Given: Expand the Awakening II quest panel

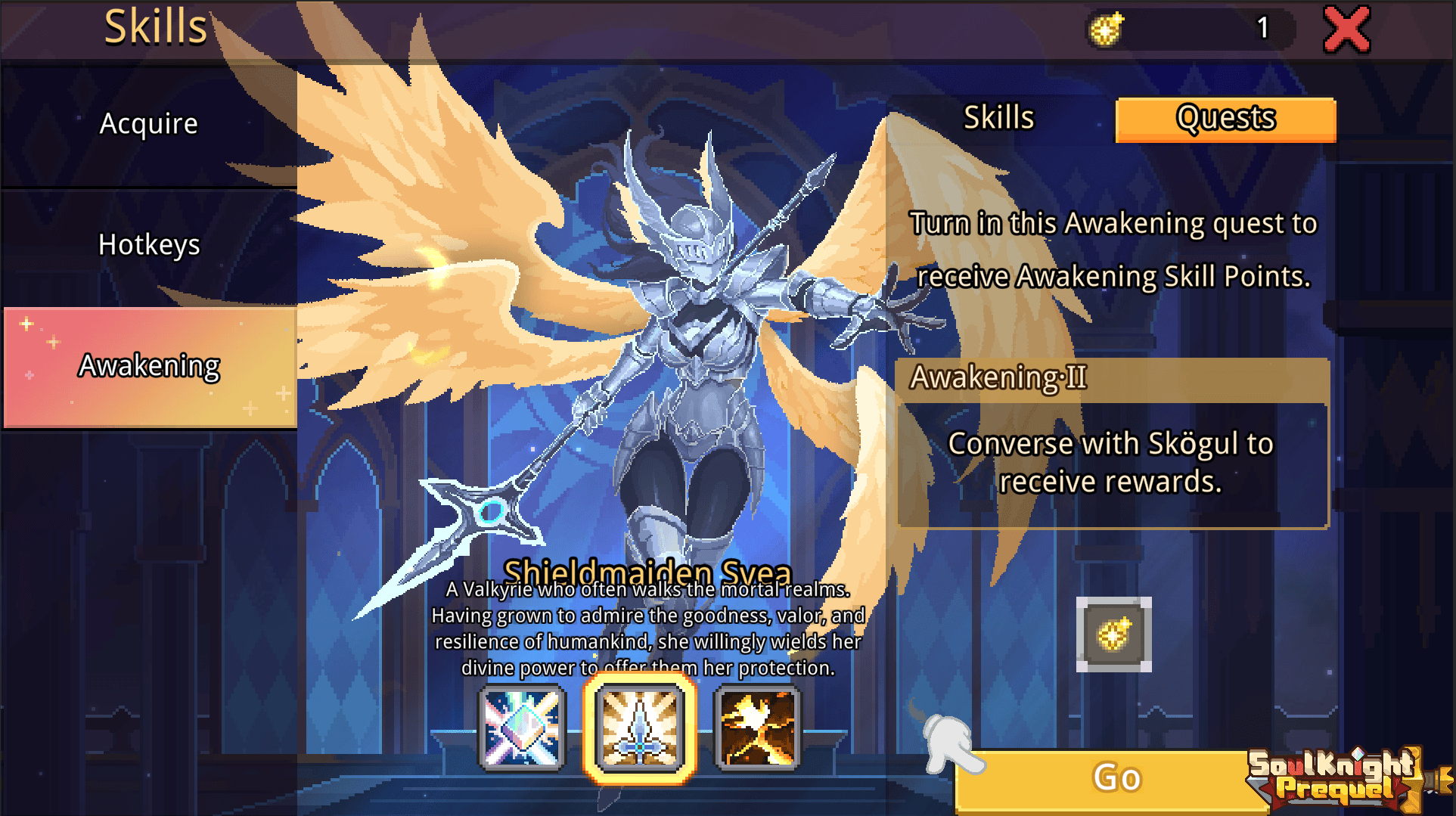Looking at the screenshot, I should [x=1110, y=446].
